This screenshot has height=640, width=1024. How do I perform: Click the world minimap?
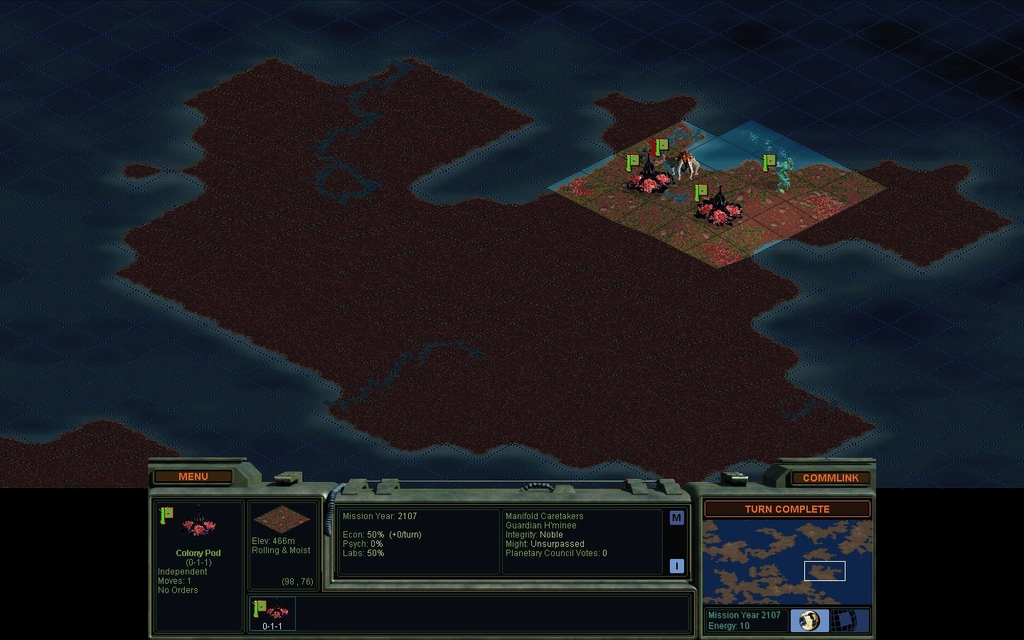coord(787,562)
